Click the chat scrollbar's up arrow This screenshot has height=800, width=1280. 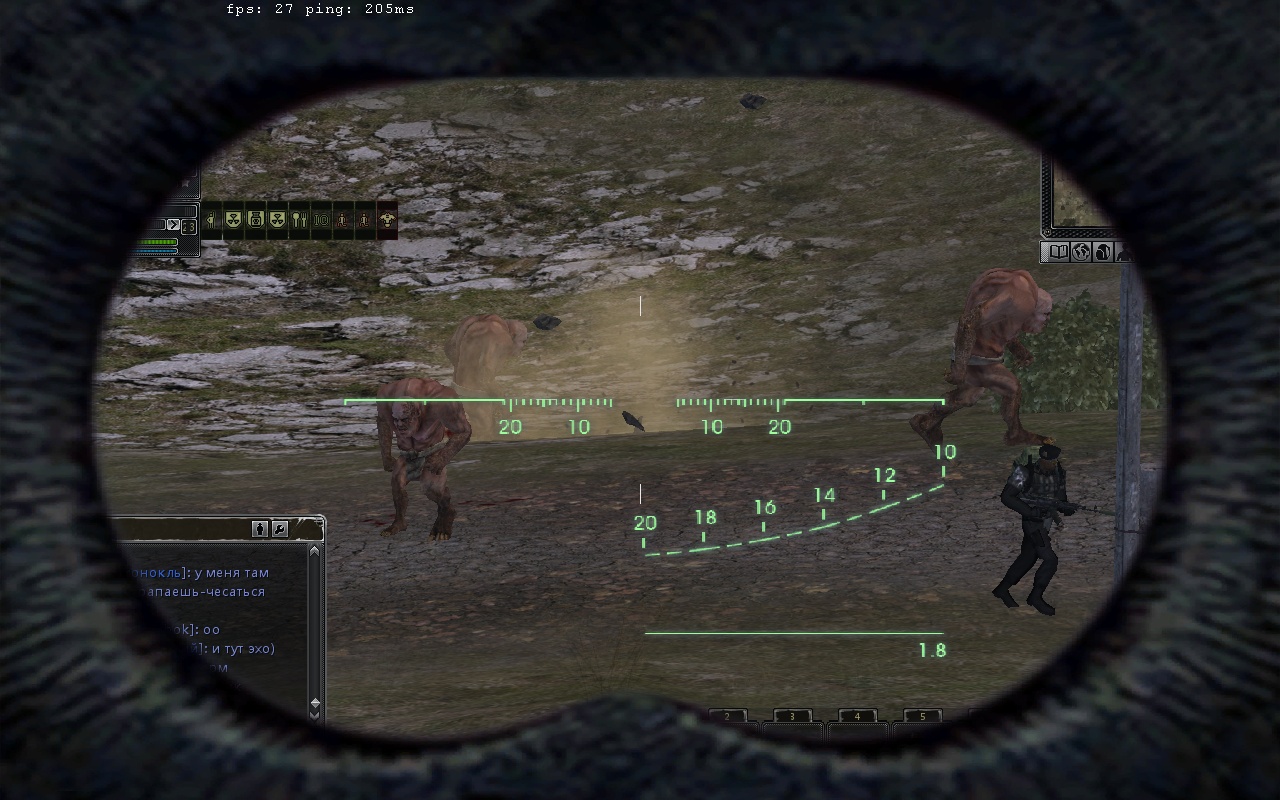315,551
